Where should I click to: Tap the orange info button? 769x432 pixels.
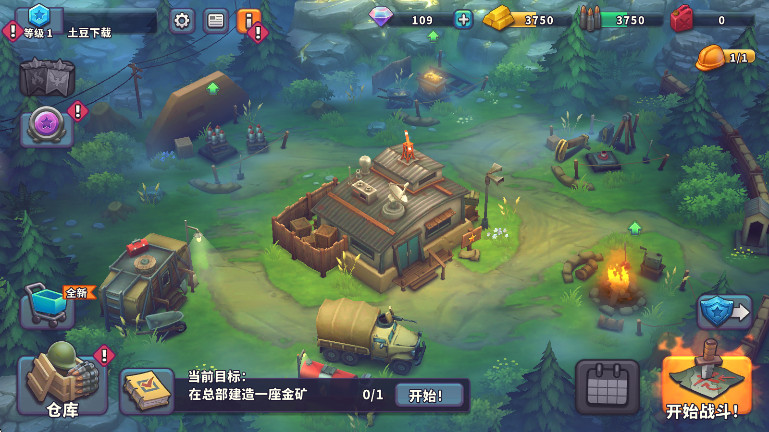coord(248,20)
